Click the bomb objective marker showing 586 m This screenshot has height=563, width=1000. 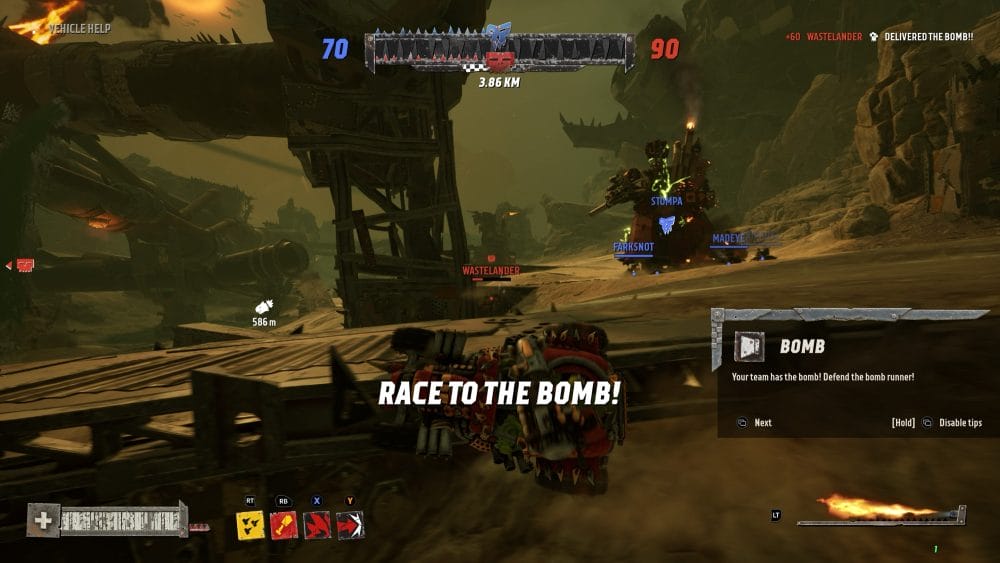(264, 307)
